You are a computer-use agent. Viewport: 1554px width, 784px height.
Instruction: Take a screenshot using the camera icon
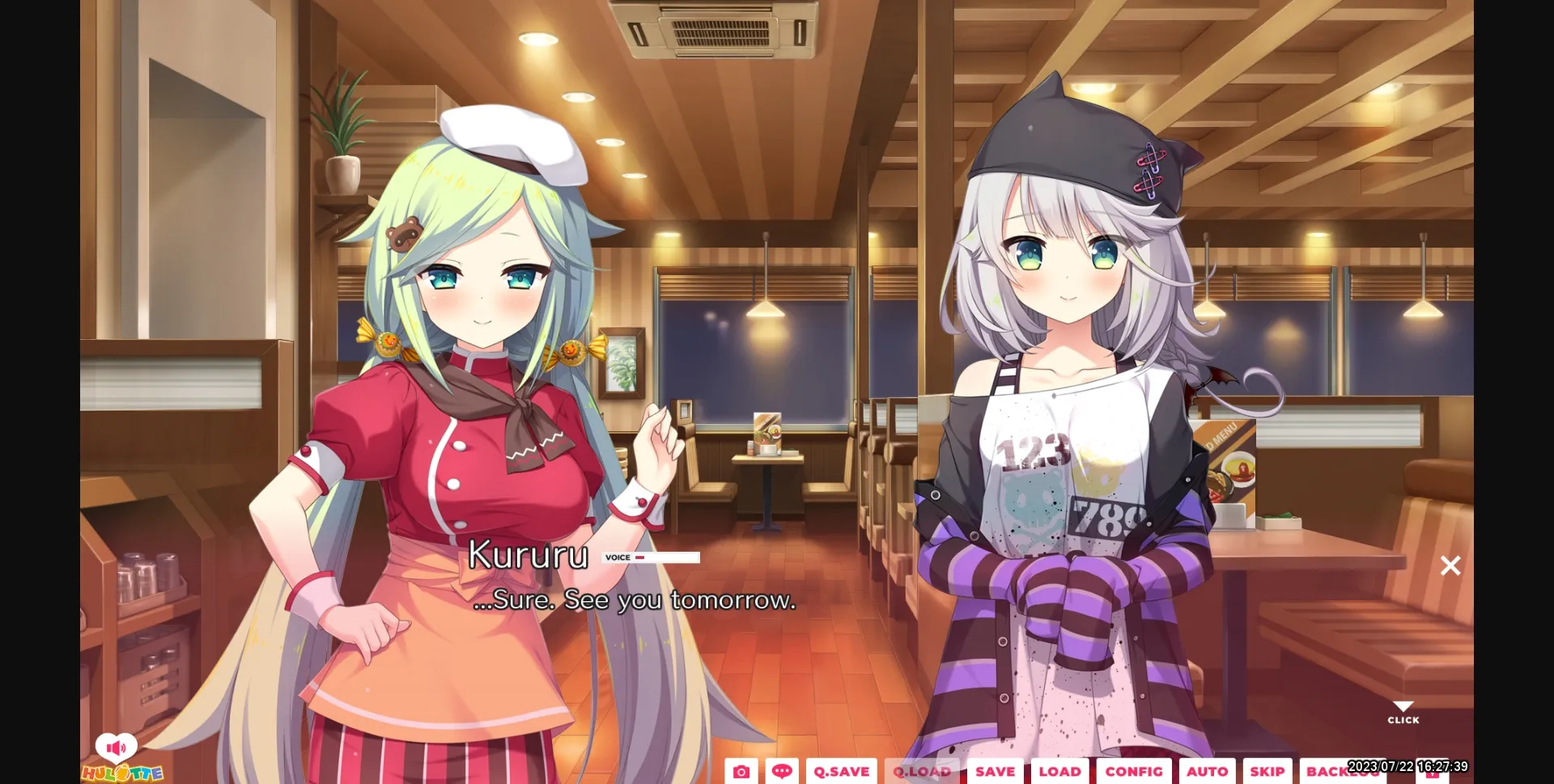743,771
